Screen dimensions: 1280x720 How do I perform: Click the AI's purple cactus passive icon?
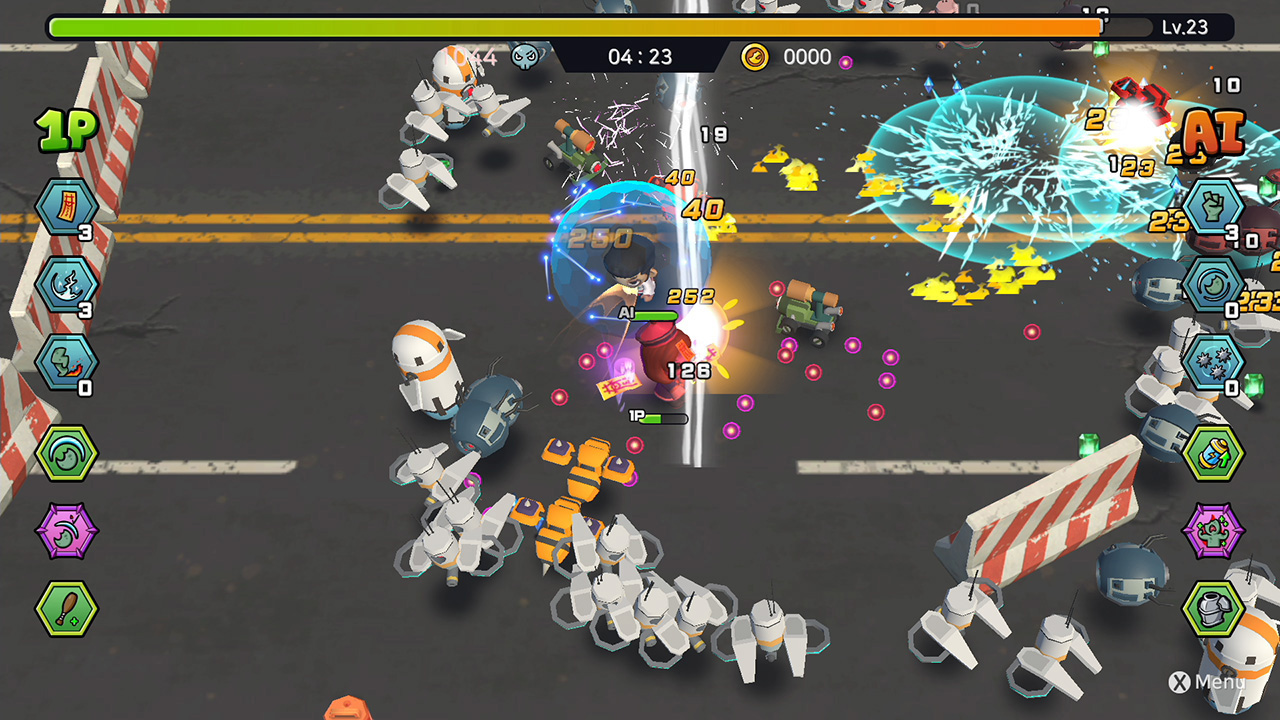1213,530
